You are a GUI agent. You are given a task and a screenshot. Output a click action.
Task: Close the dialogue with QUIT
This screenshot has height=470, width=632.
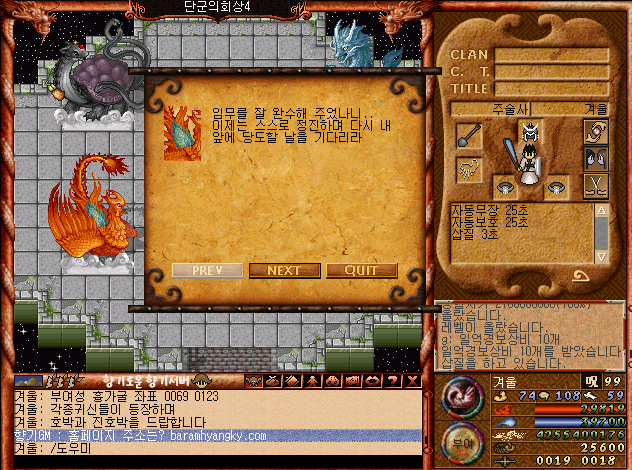pos(361,270)
